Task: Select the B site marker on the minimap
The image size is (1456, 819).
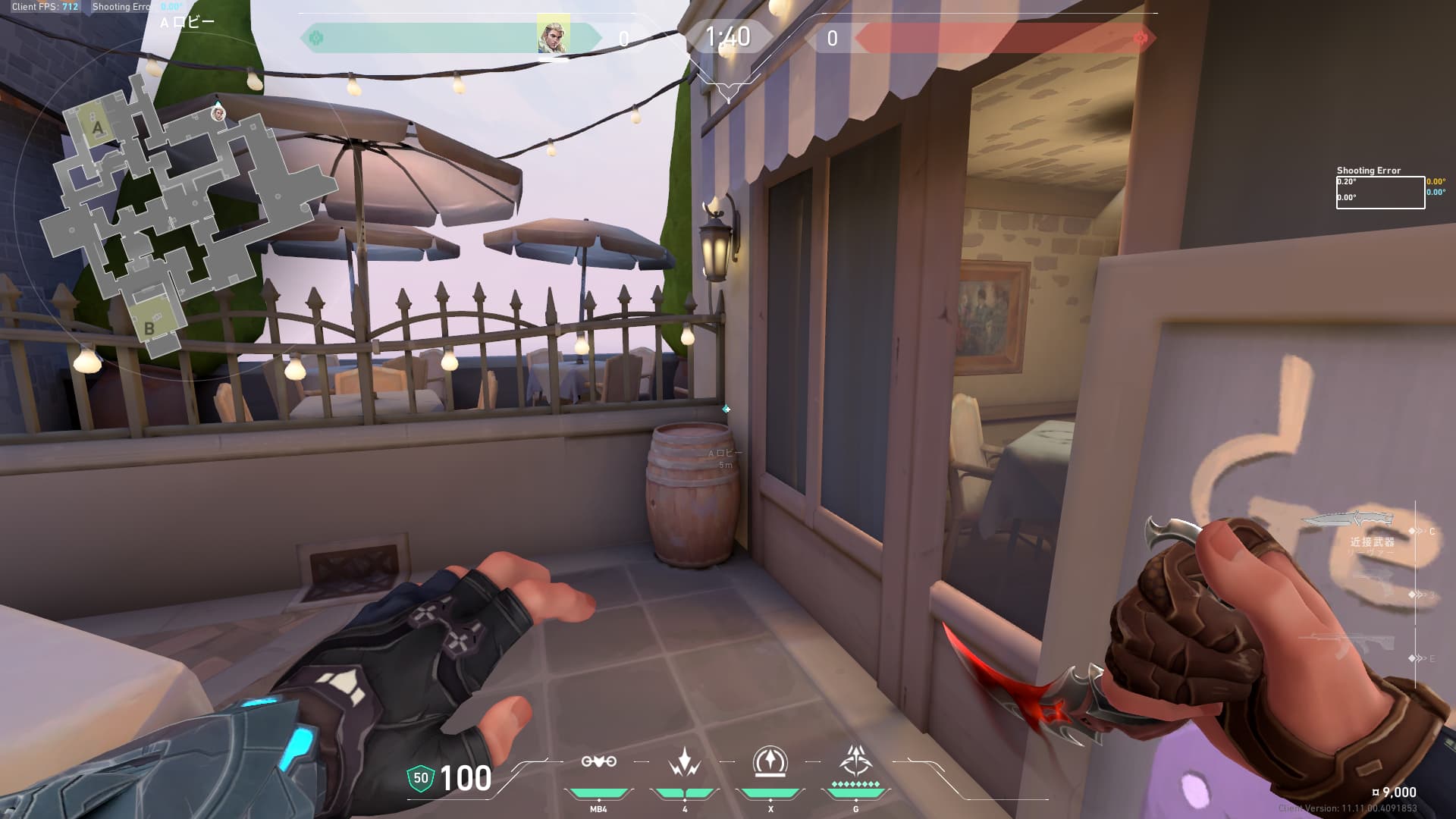Action: [149, 328]
